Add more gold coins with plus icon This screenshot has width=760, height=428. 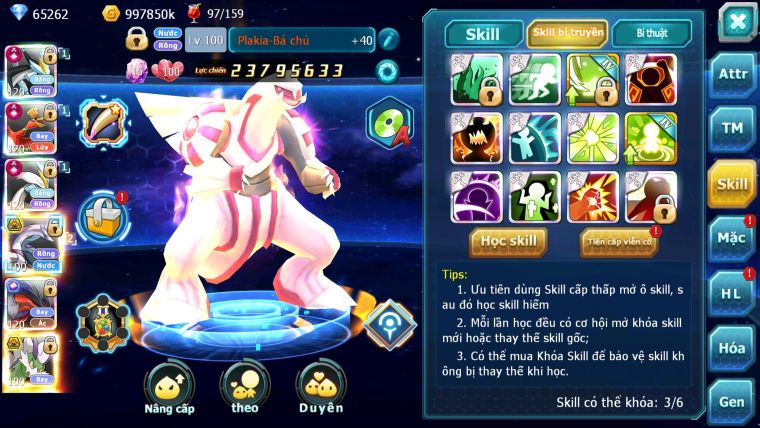point(112,13)
